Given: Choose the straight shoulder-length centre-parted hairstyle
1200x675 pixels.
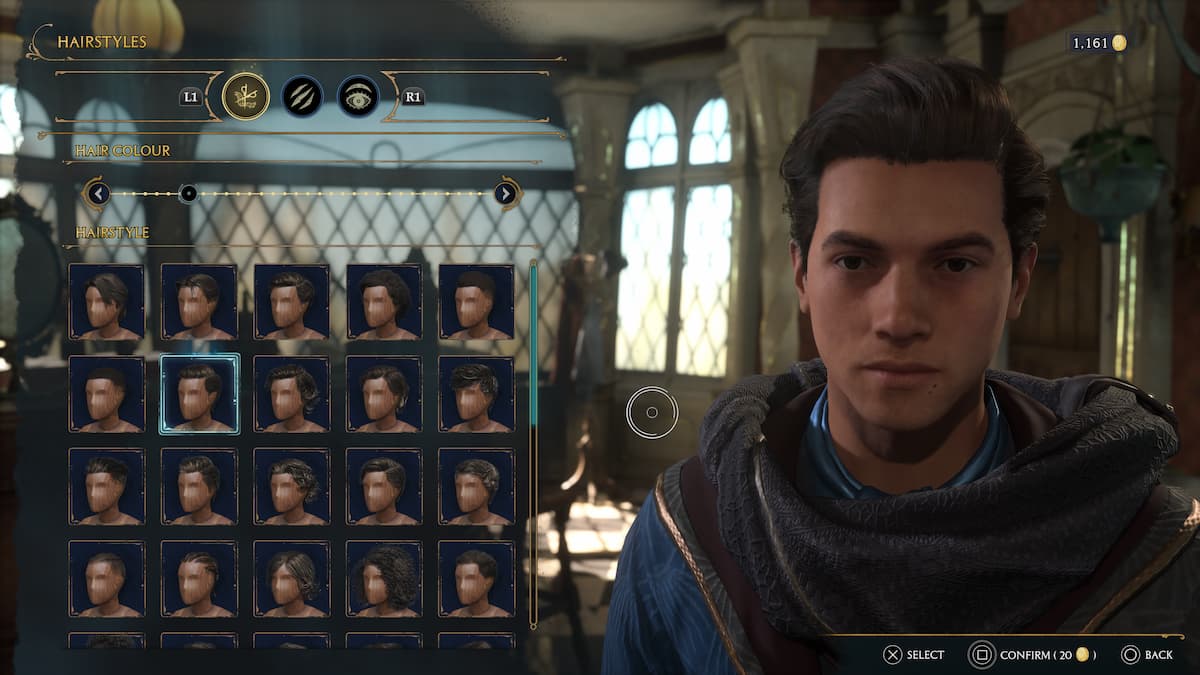Looking at the screenshot, I should (291, 578).
